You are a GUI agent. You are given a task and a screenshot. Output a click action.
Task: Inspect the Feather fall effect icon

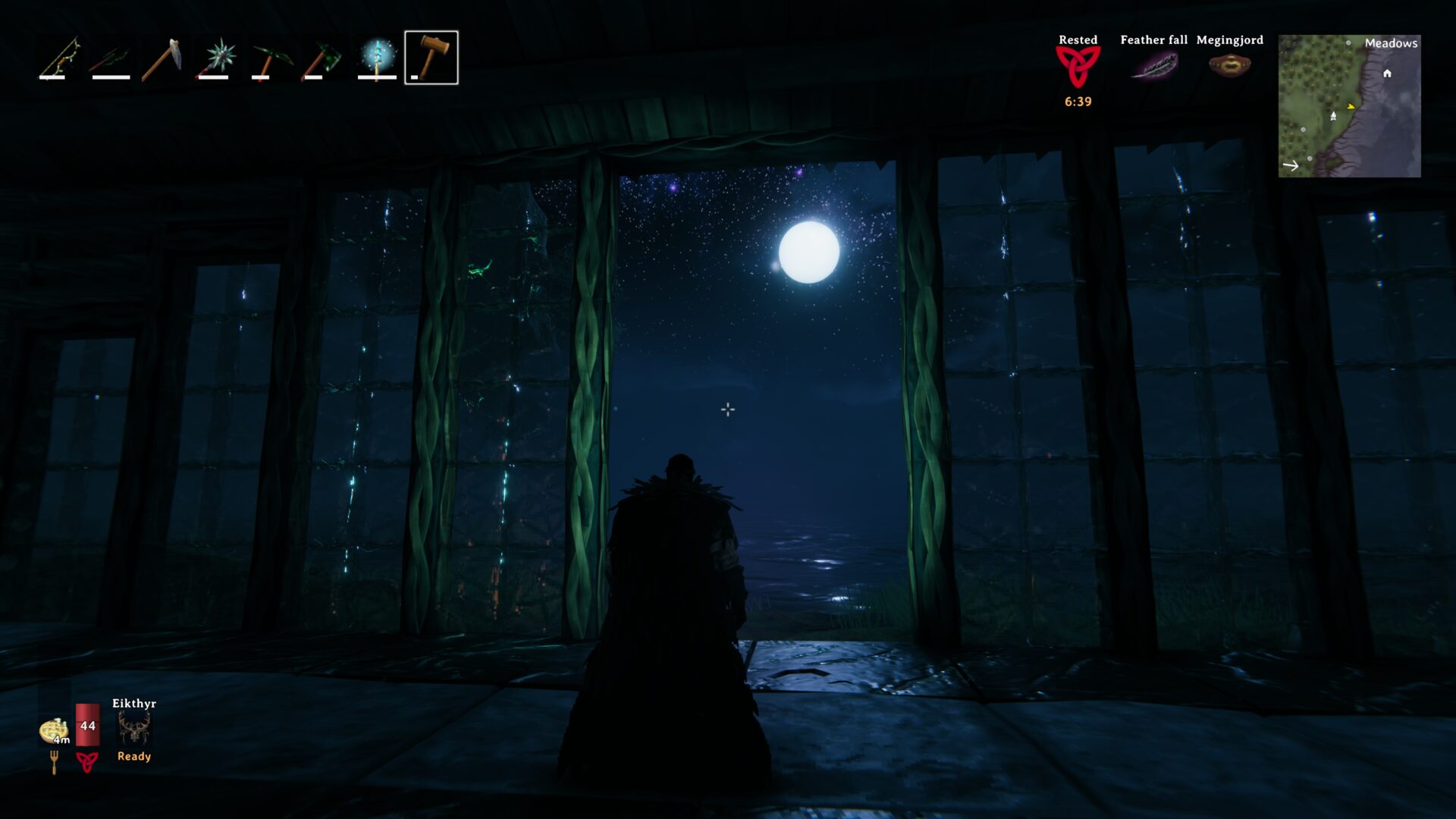1153,66
